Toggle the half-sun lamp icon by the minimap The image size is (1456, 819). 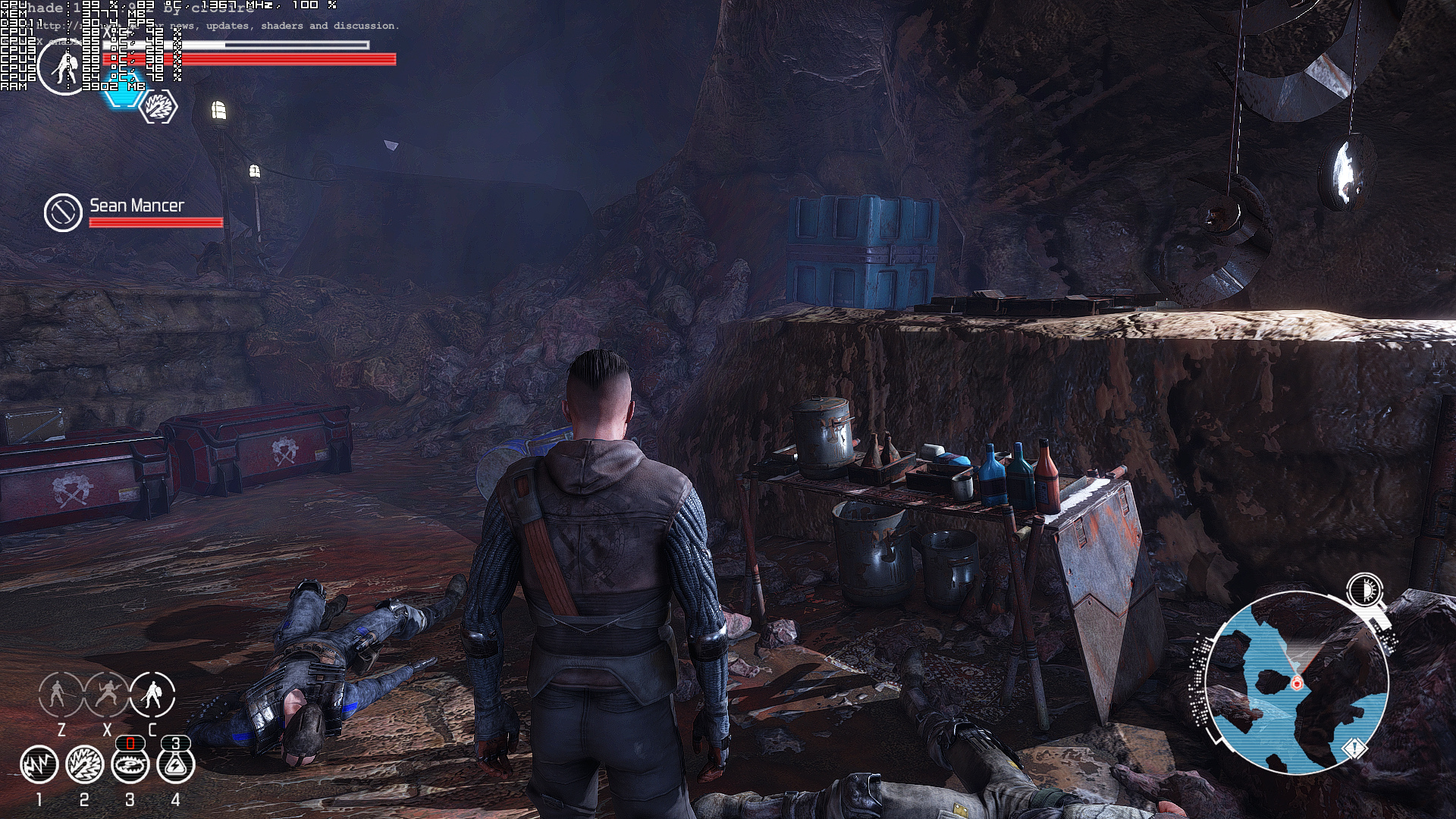click(x=1364, y=589)
